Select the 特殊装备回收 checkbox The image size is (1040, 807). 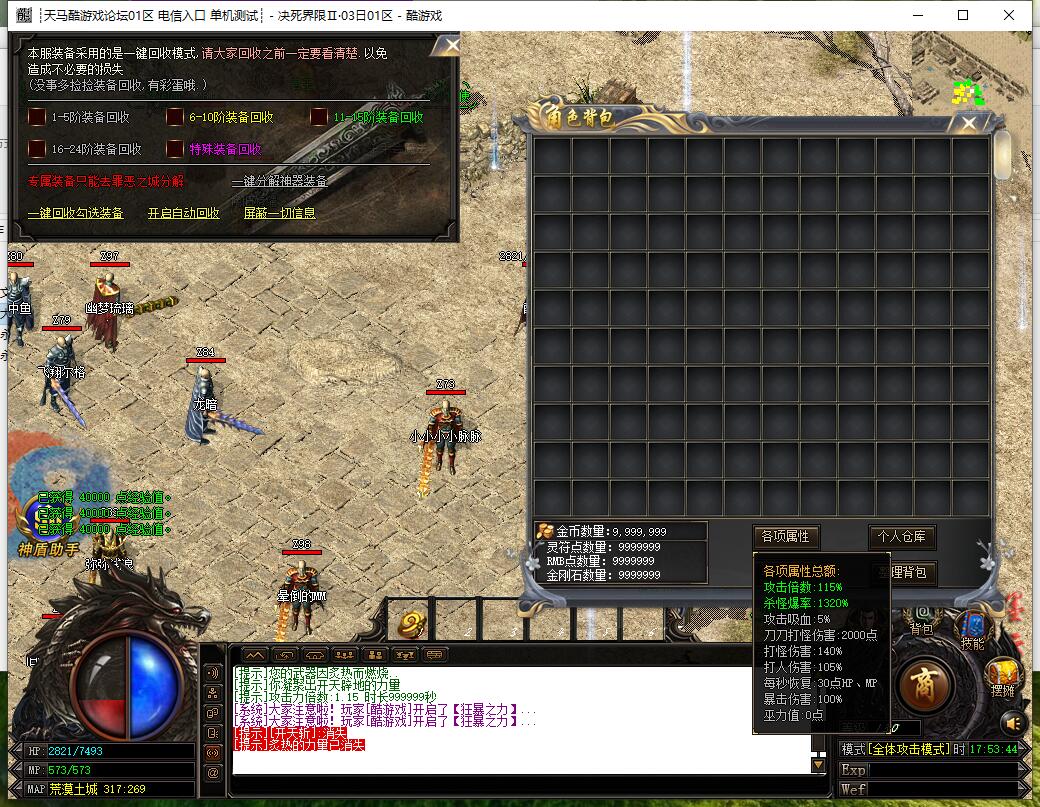(x=175, y=149)
